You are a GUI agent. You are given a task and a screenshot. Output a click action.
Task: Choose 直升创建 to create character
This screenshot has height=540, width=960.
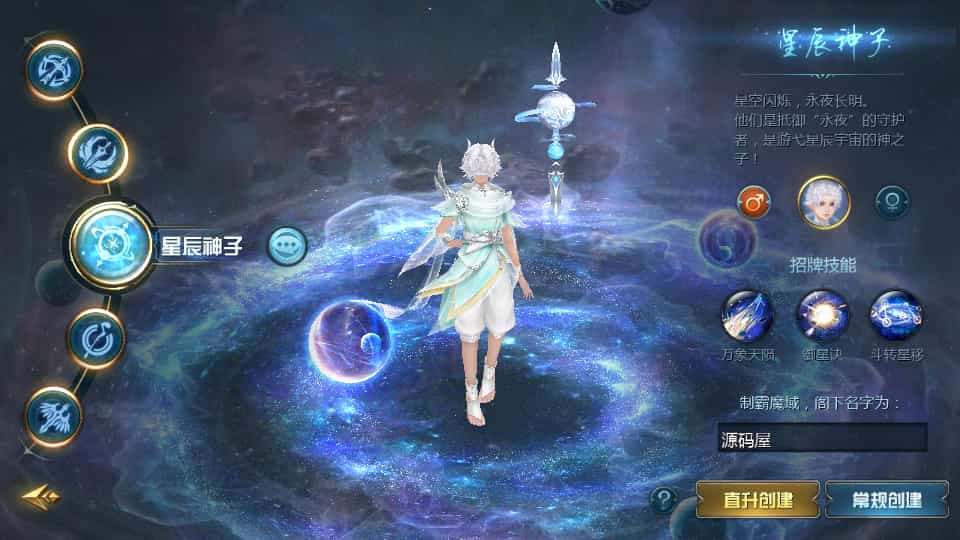click(758, 498)
